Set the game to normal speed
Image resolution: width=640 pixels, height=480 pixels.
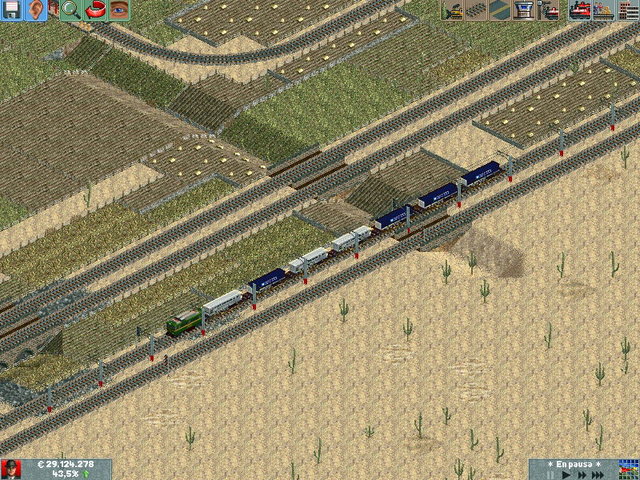(x=565, y=475)
